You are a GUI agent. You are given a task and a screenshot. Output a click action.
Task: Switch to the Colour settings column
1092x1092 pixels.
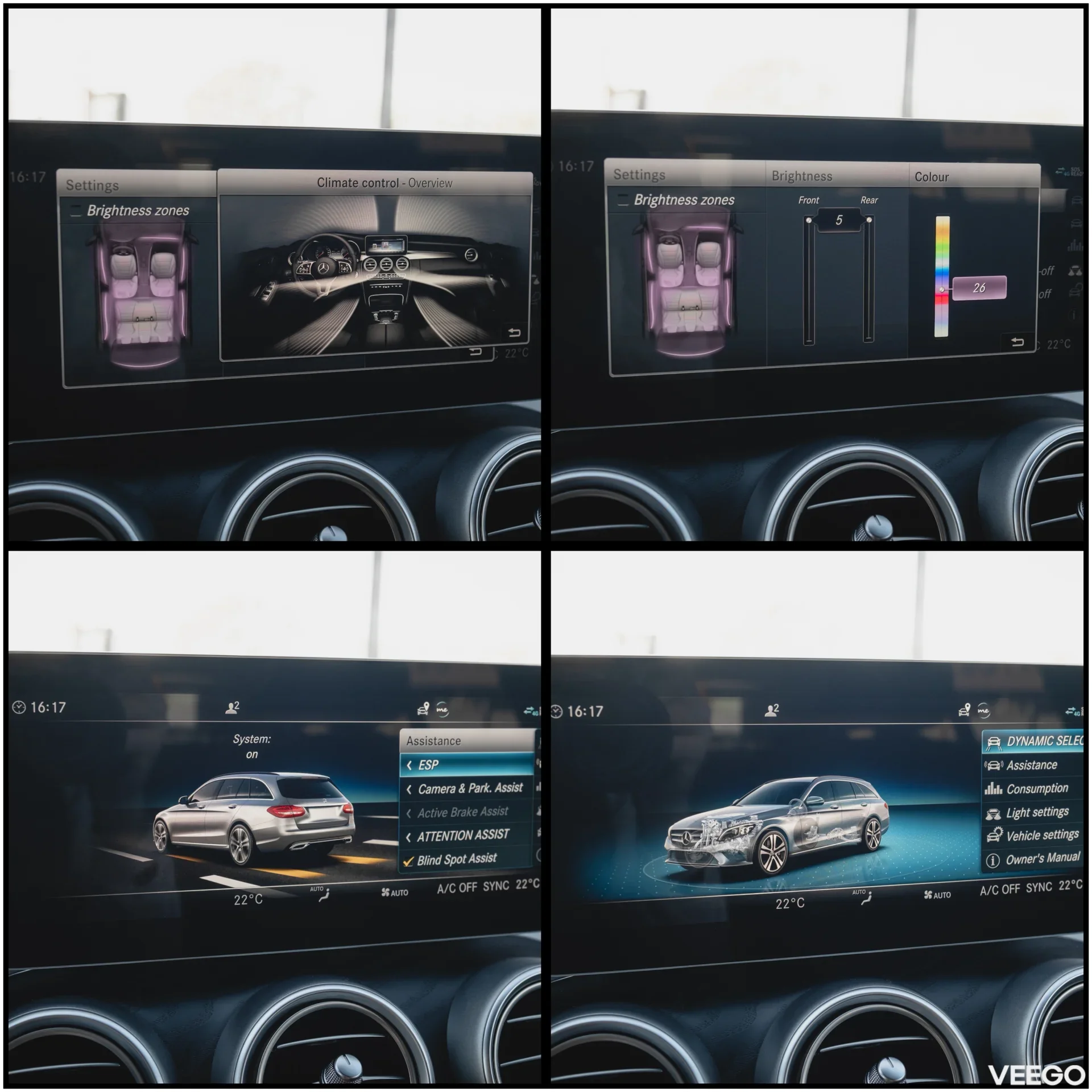931,177
